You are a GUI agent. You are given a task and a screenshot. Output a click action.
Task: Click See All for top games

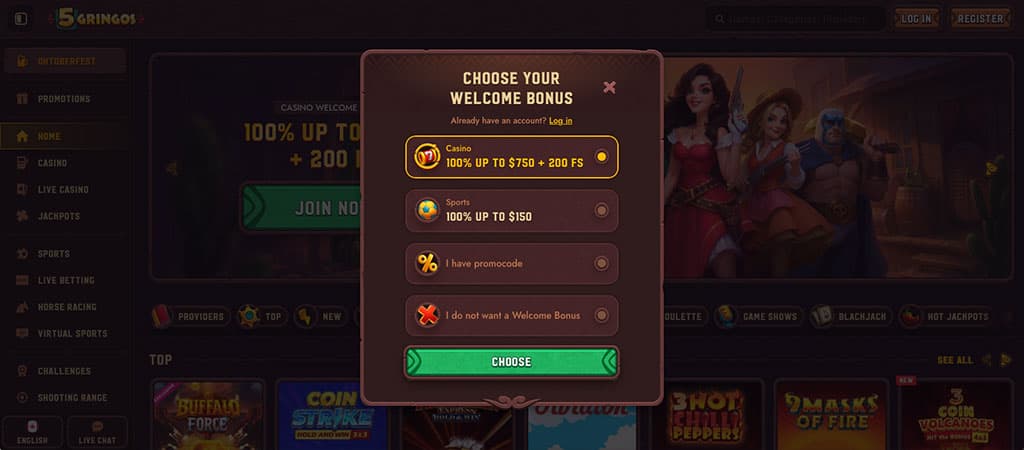(954, 360)
